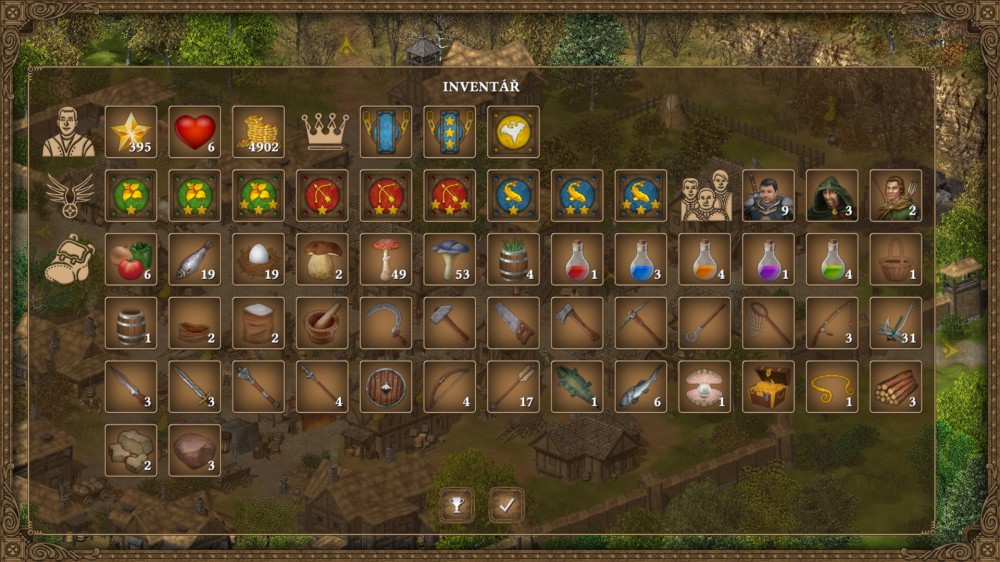Choose the round wooden shield
The image size is (1000, 562).
pyautogui.click(x=387, y=387)
